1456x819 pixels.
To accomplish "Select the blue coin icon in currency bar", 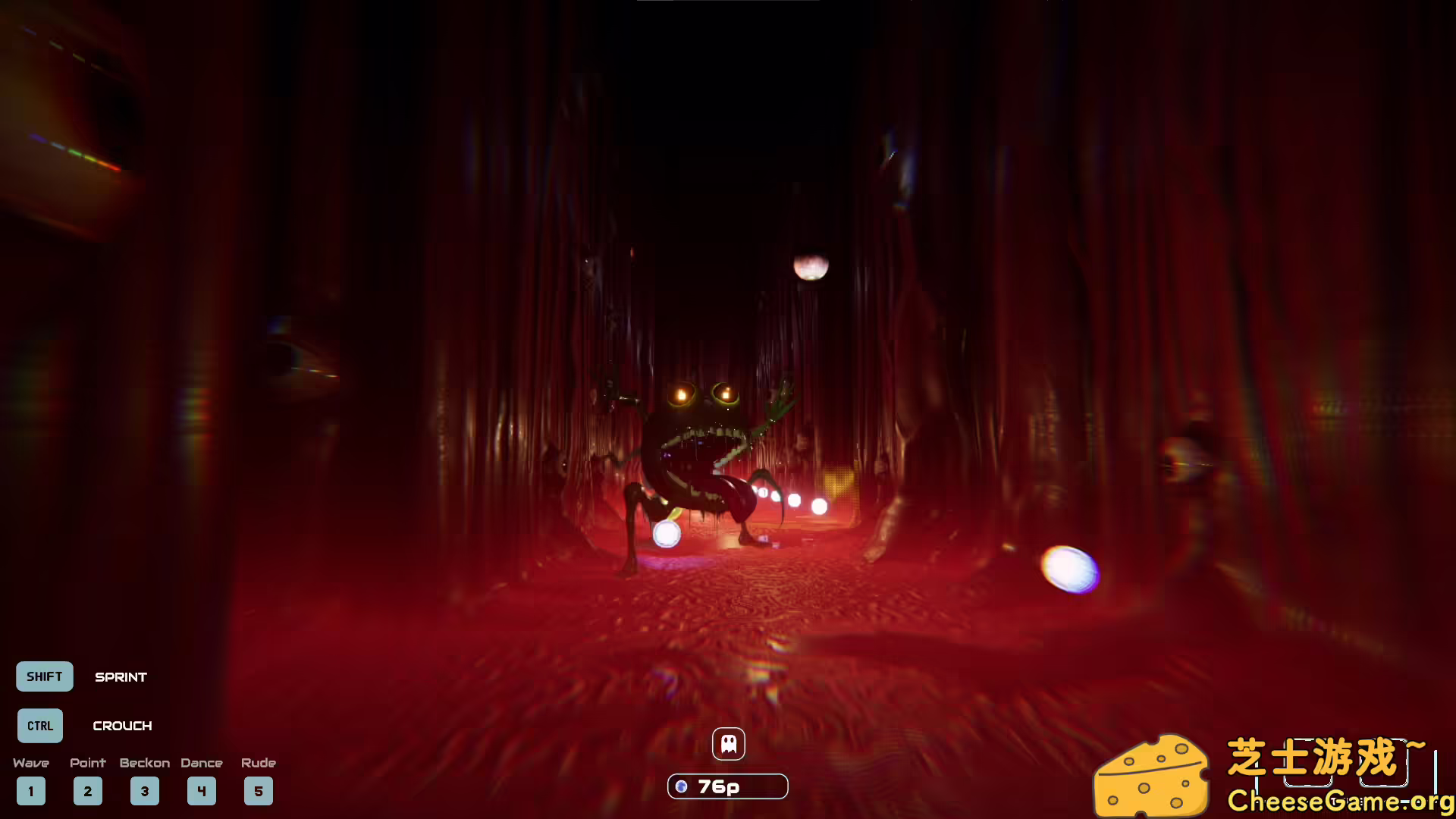I will 682,786.
